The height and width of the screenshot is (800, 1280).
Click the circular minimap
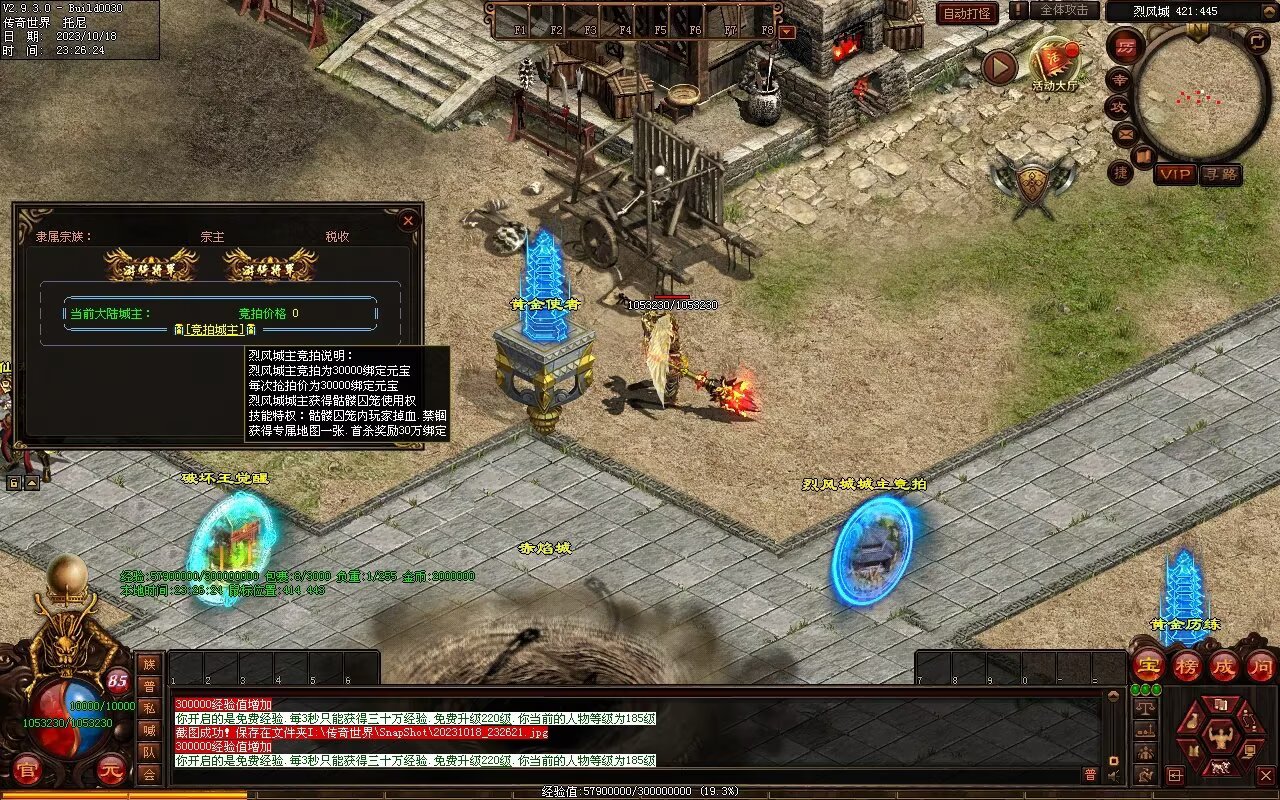tap(1200, 95)
